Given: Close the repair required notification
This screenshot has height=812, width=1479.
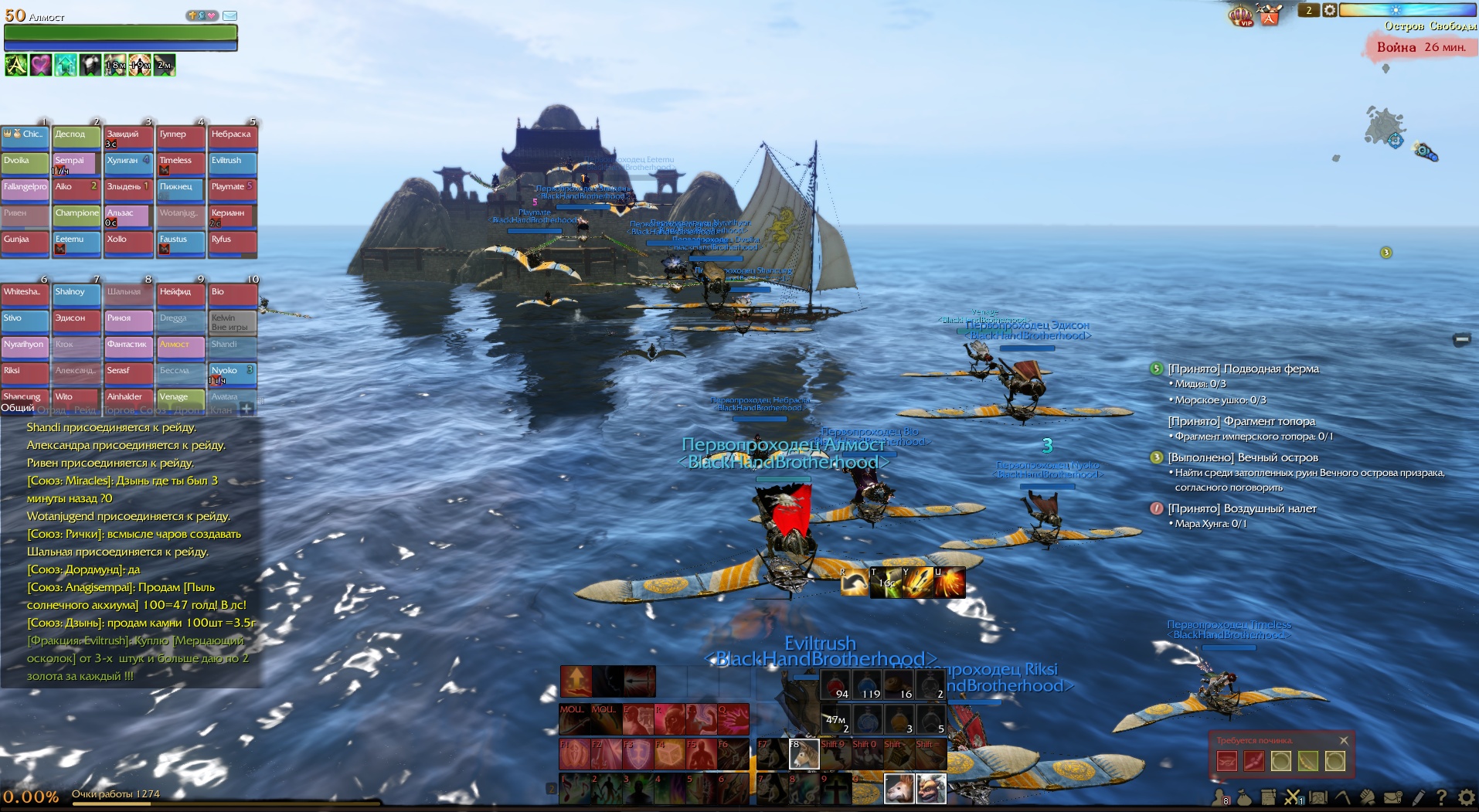Looking at the screenshot, I should click(1344, 740).
